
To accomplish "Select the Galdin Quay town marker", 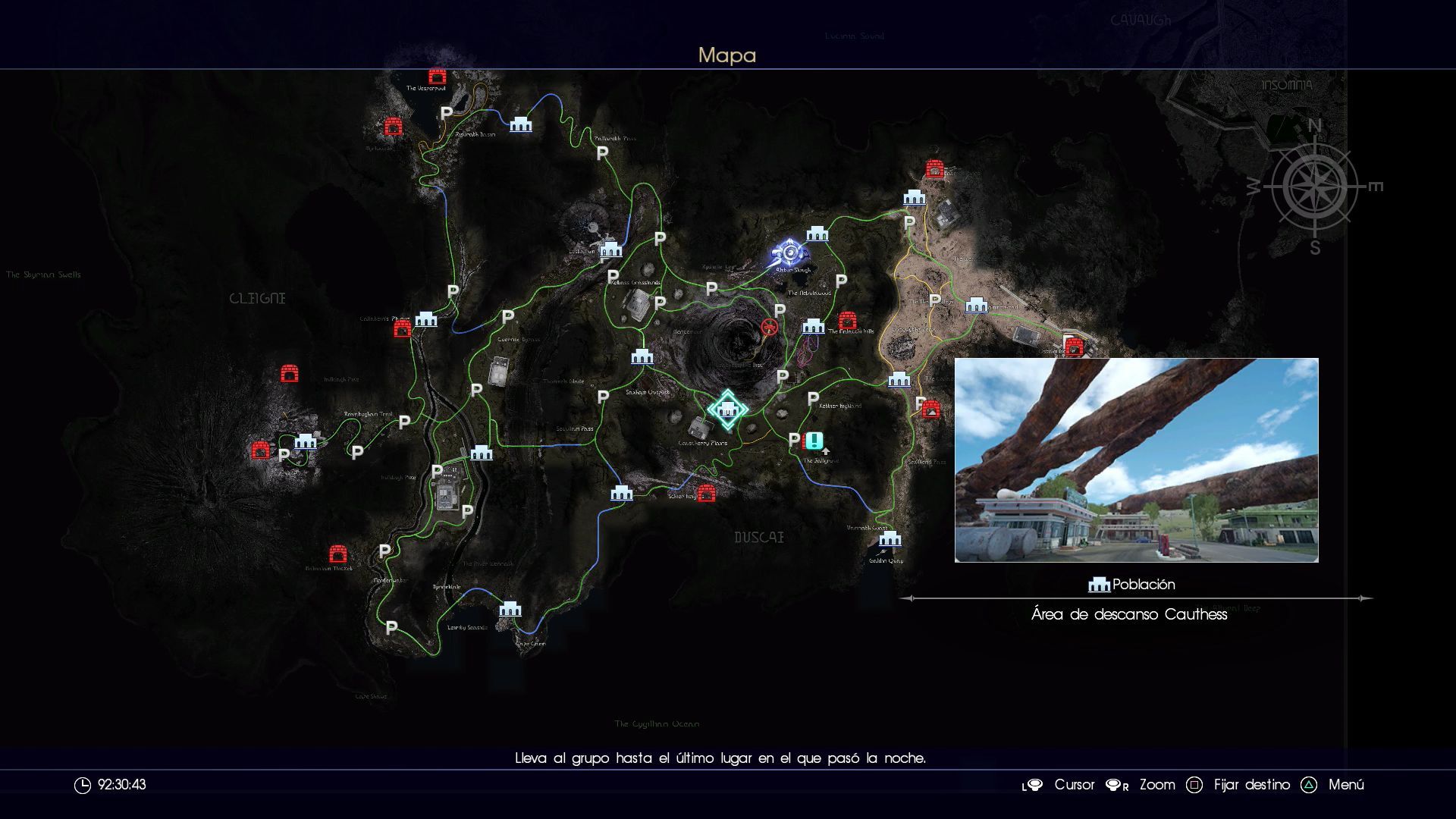I will click(x=890, y=539).
